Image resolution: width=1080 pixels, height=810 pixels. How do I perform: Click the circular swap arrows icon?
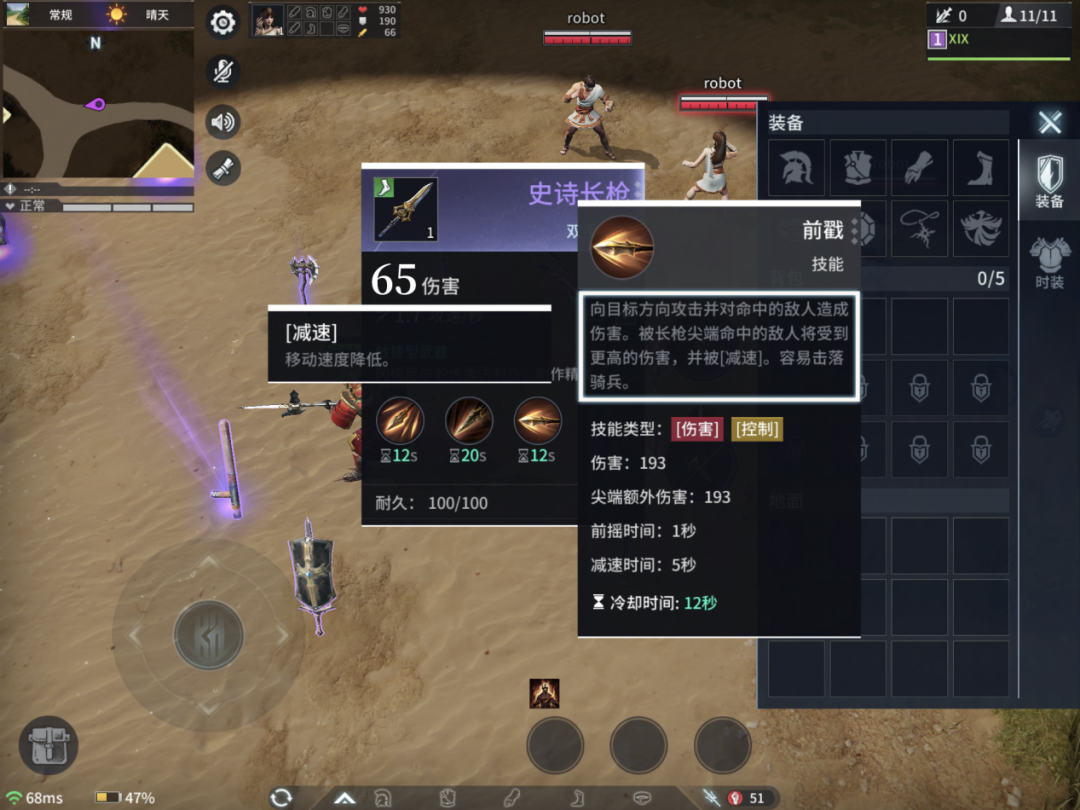click(281, 797)
